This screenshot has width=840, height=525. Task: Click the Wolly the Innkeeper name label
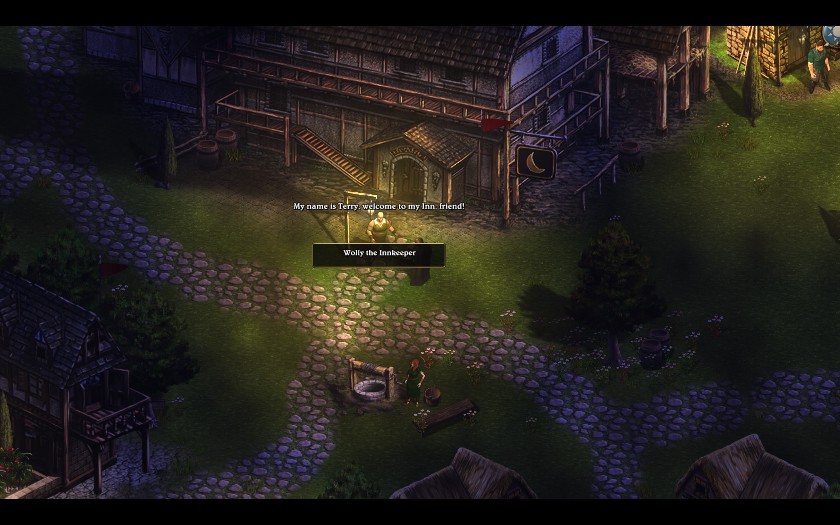point(379,254)
